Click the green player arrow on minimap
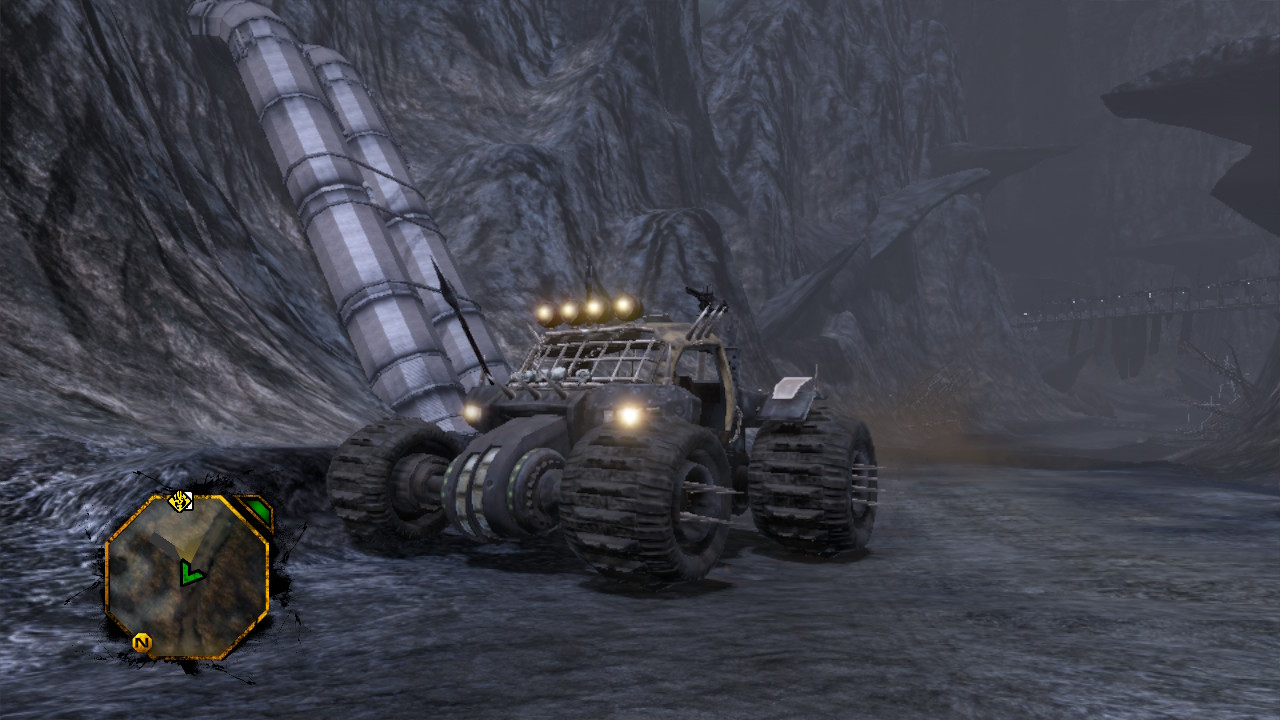The image size is (1280, 720). [189, 573]
